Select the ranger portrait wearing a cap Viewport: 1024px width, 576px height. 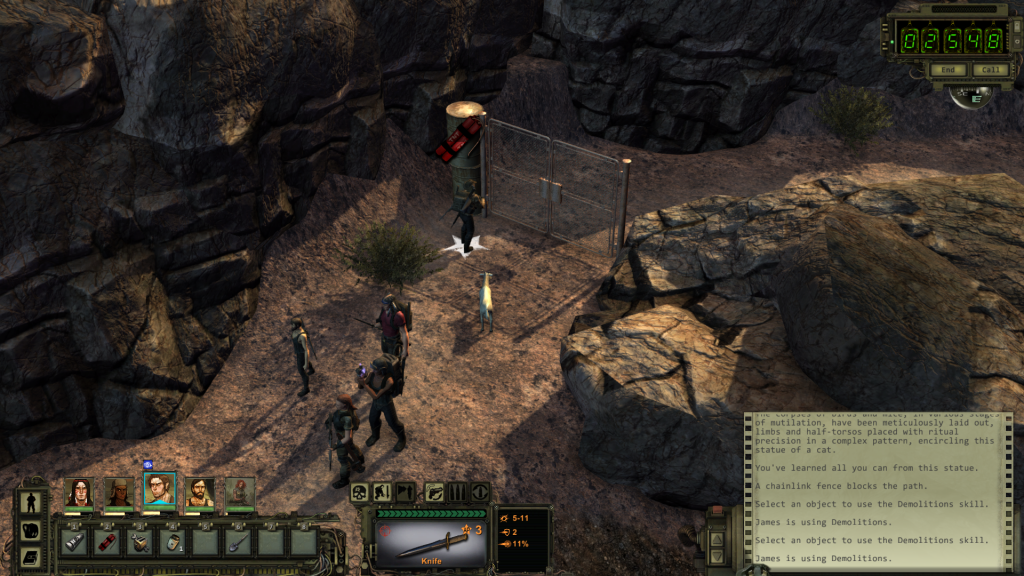tap(118, 491)
